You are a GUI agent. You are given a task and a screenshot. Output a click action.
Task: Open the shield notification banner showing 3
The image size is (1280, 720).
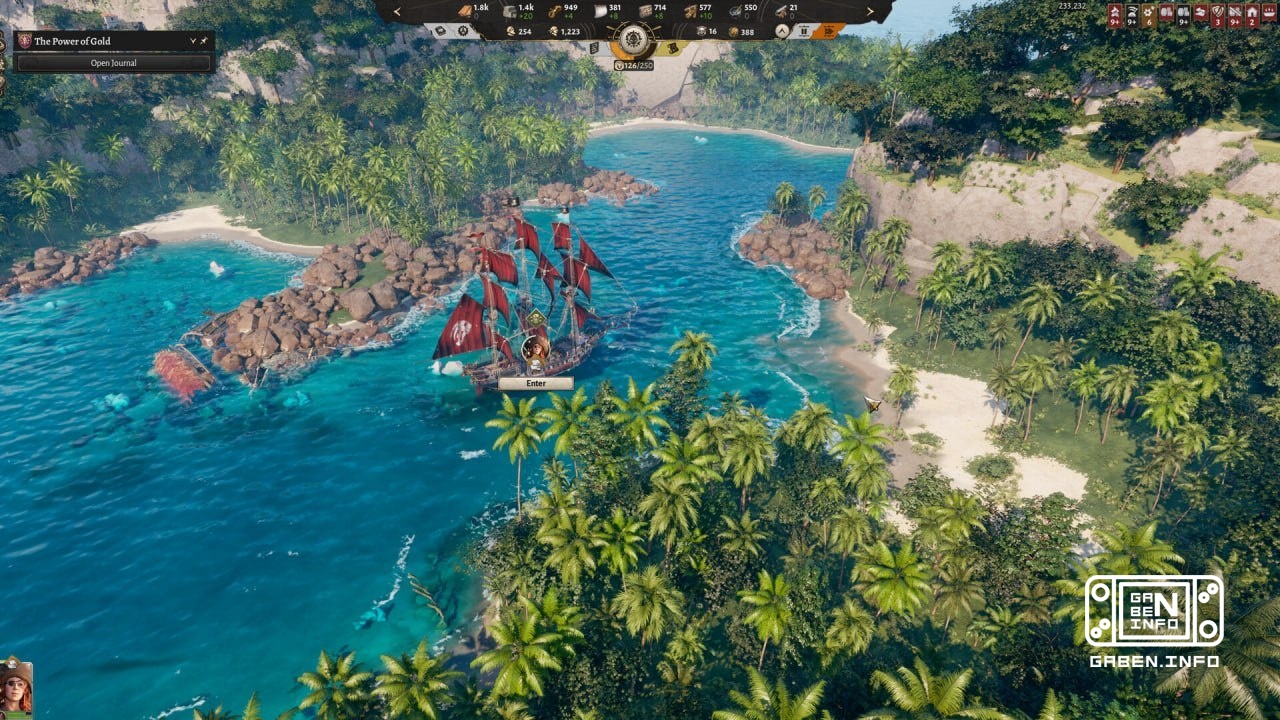coord(1218,12)
